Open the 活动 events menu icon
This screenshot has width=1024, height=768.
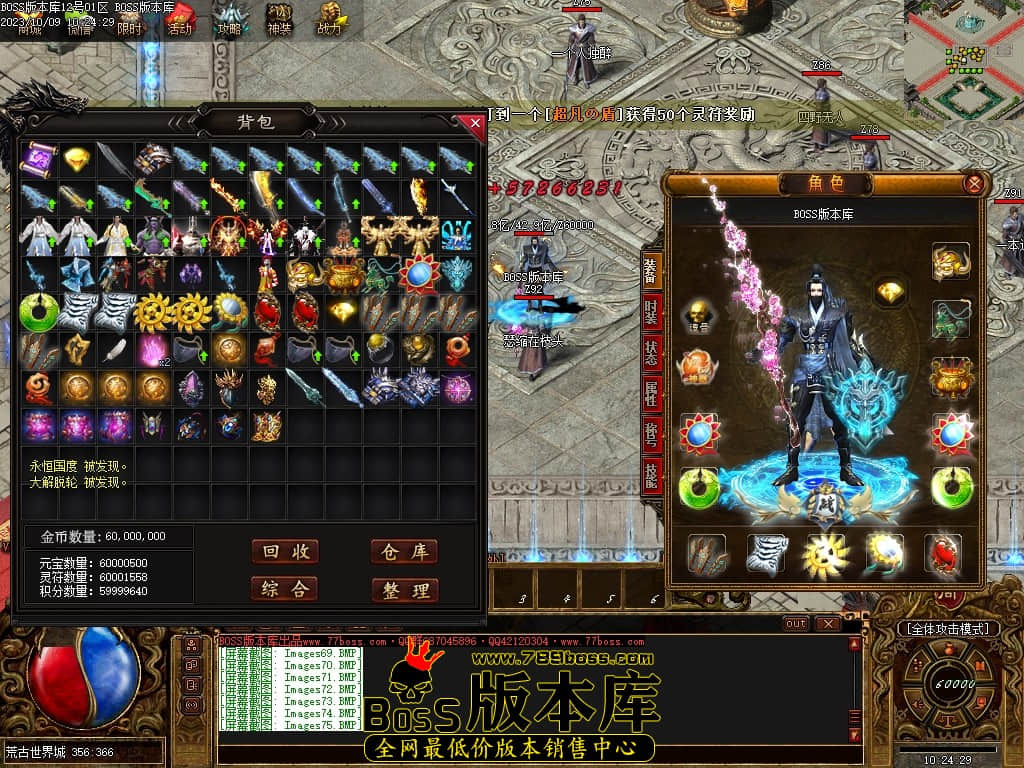coord(179,19)
